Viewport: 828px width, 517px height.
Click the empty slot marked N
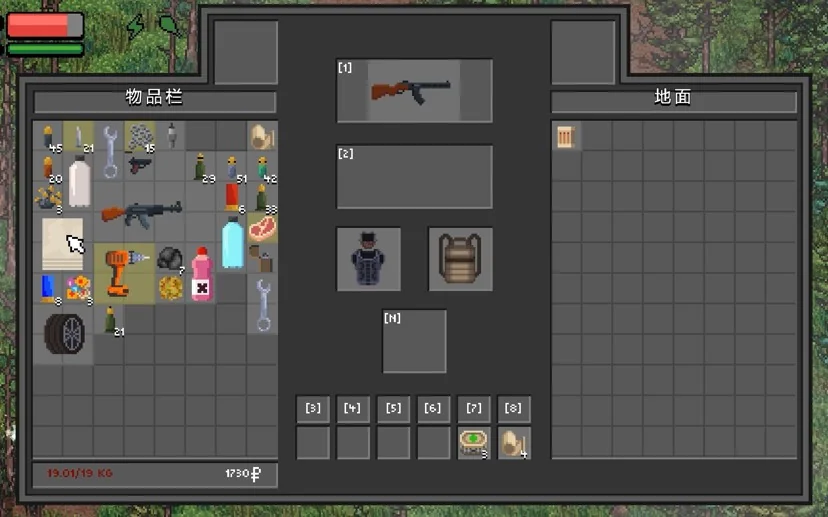click(x=414, y=342)
